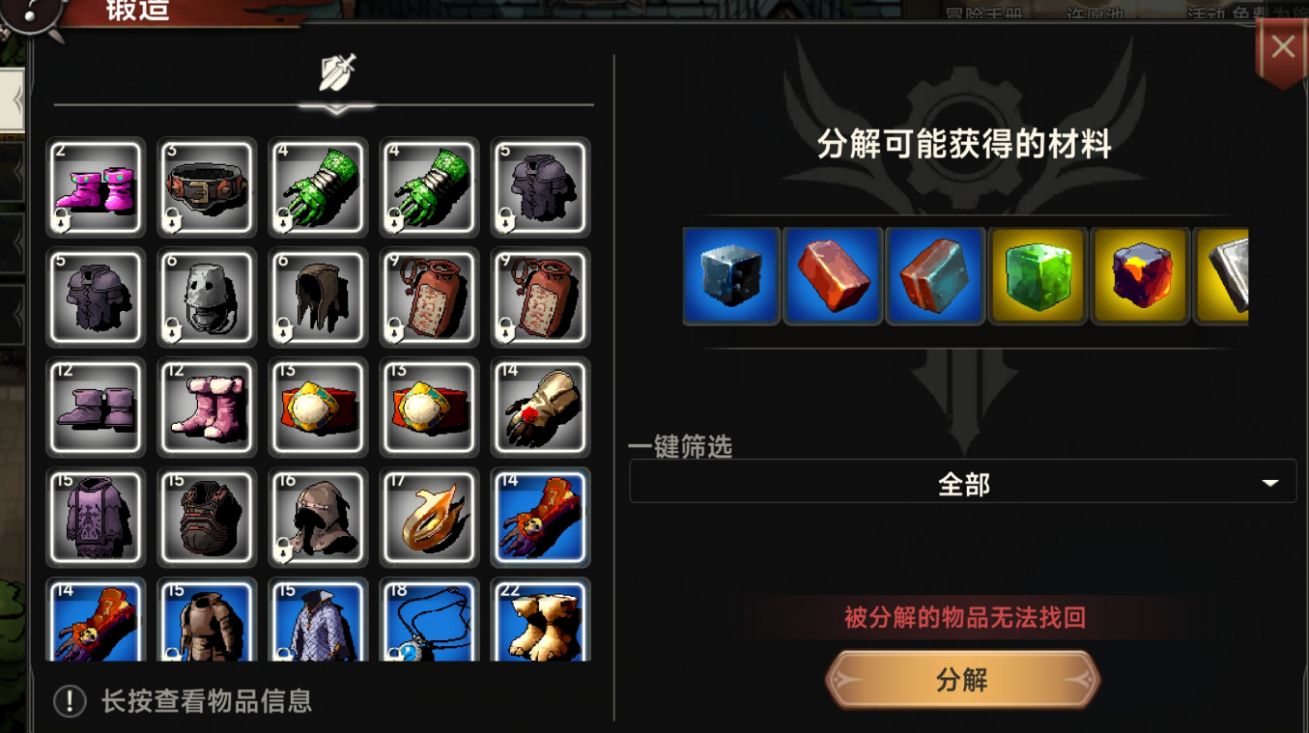
Task: Select the blue ore cube material icon
Action: click(731, 276)
